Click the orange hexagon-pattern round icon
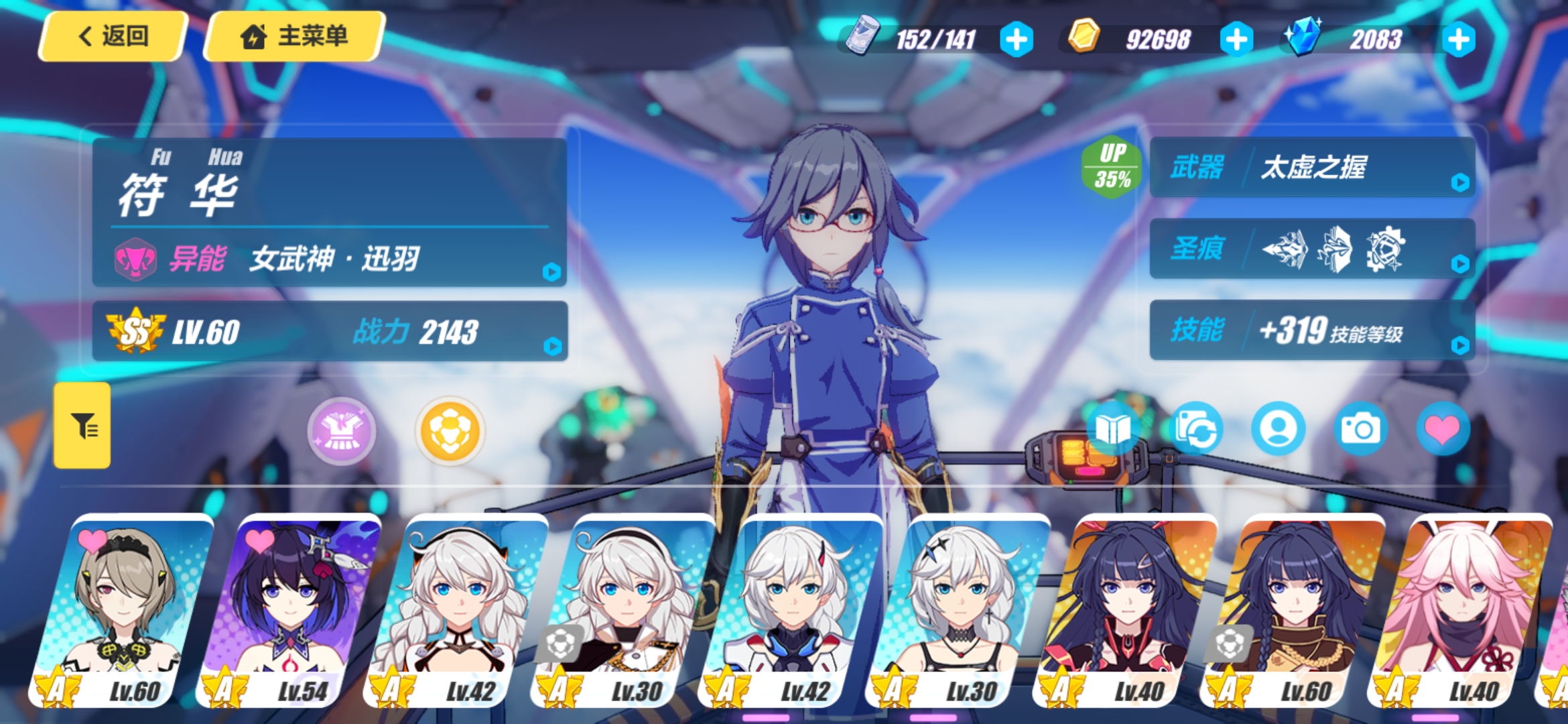The image size is (1568, 724). pyautogui.click(x=450, y=431)
